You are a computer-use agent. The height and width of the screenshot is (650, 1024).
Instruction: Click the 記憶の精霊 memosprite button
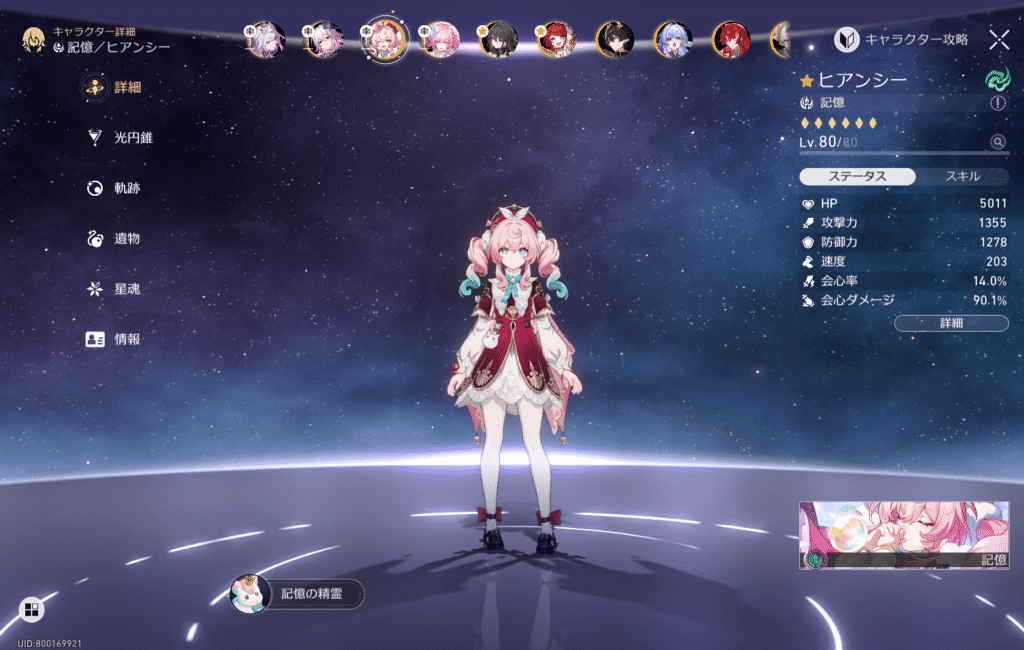298,594
